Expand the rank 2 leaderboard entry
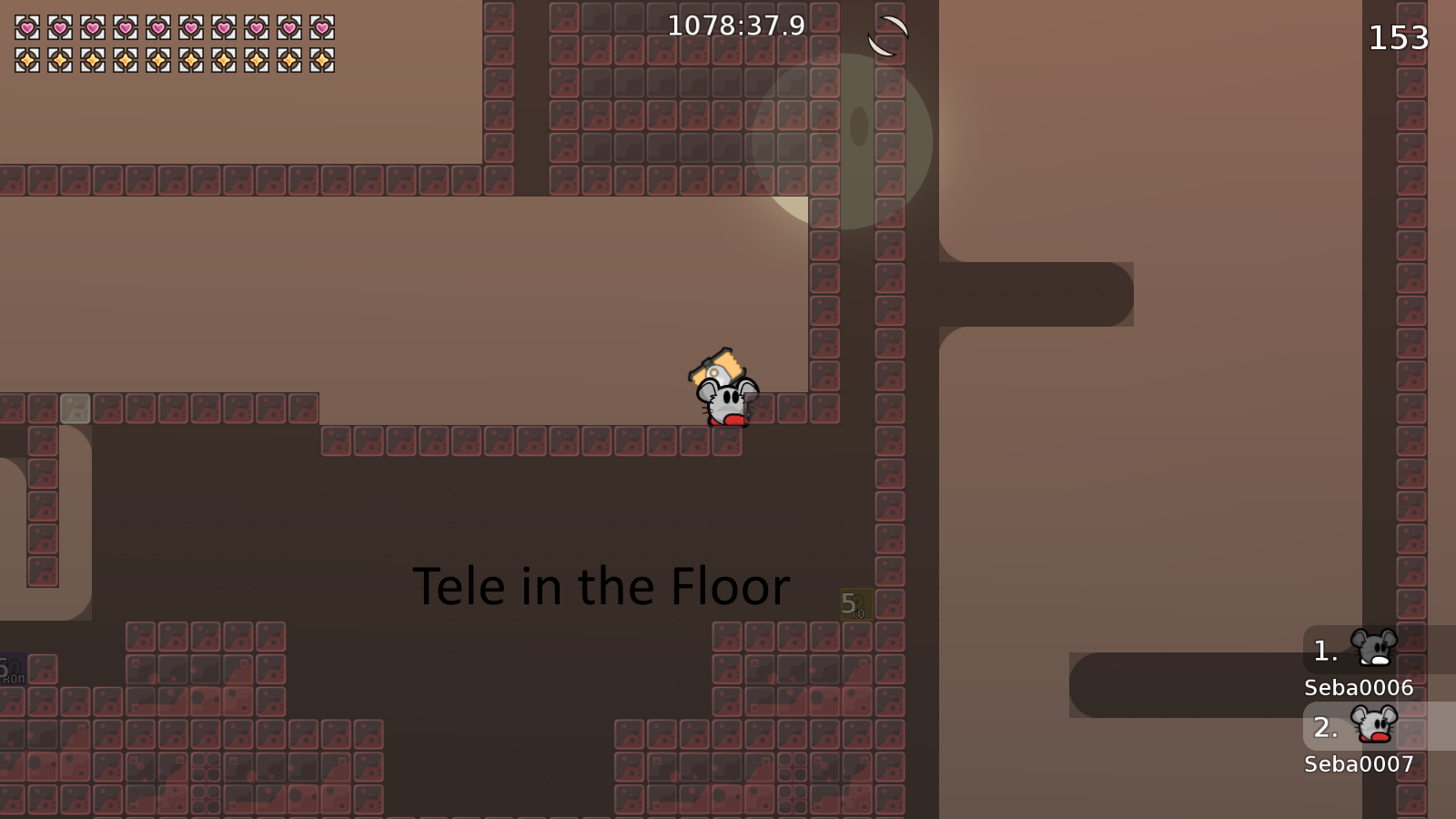Image resolution: width=1456 pixels, height=819 pixels. 1327,727
